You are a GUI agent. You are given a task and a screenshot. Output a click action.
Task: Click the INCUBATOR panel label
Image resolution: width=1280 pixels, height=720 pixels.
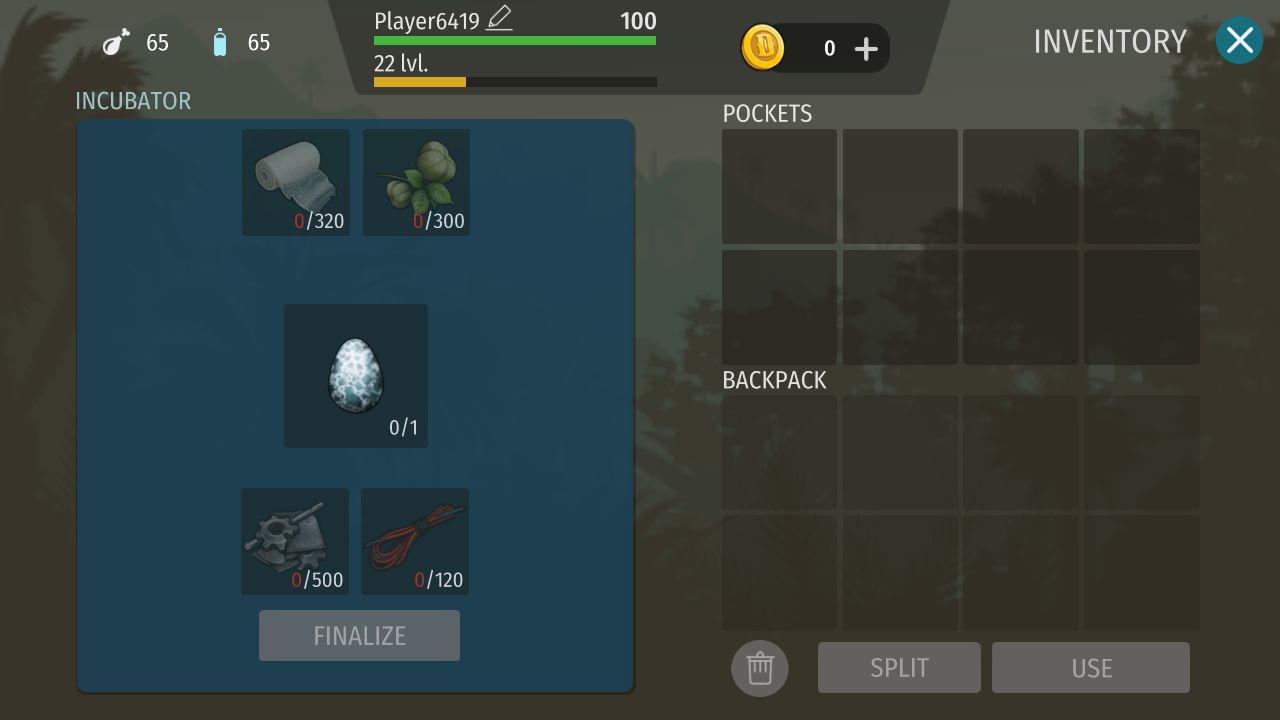[x=133, y=100]
